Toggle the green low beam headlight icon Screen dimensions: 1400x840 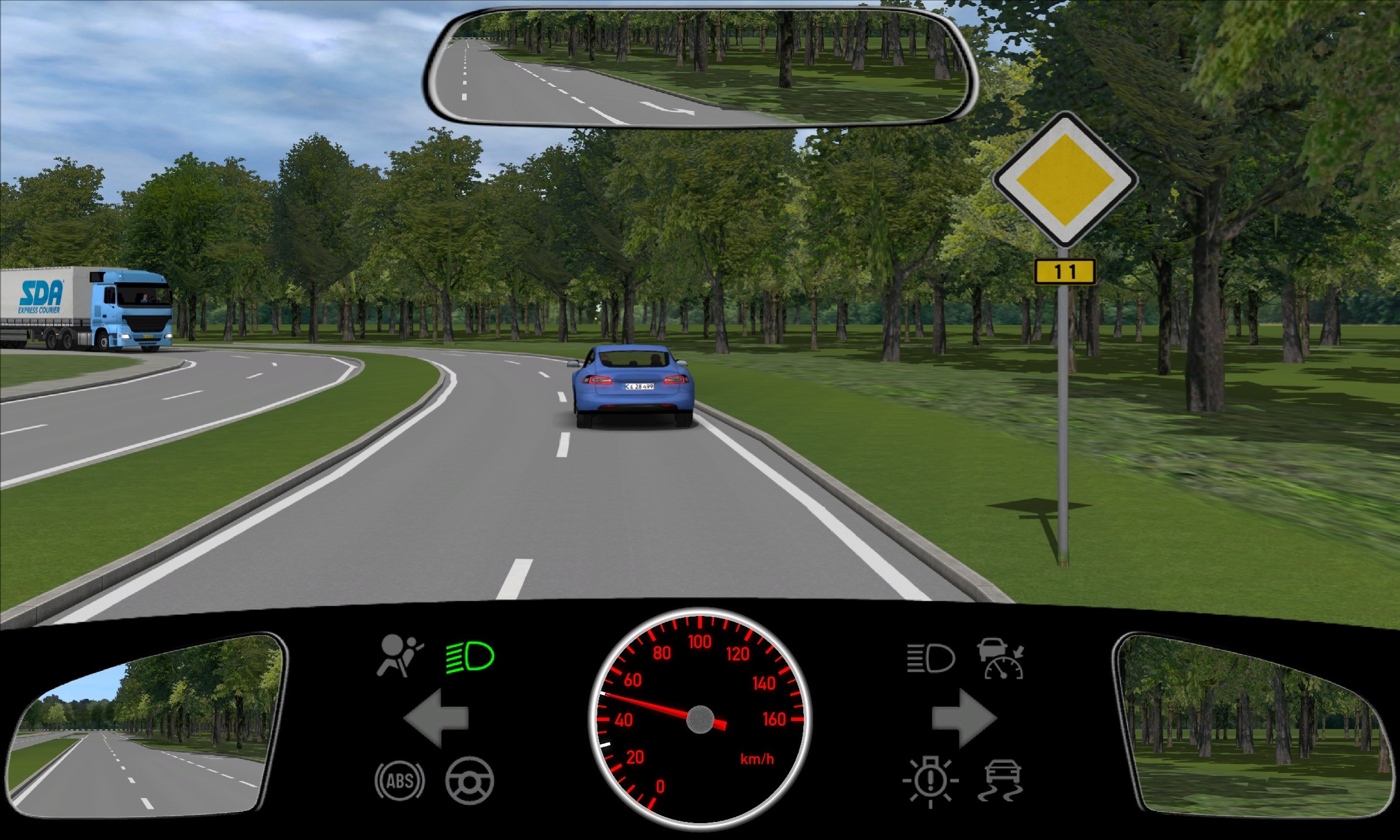pyautogui.click(x=470, y=657)
